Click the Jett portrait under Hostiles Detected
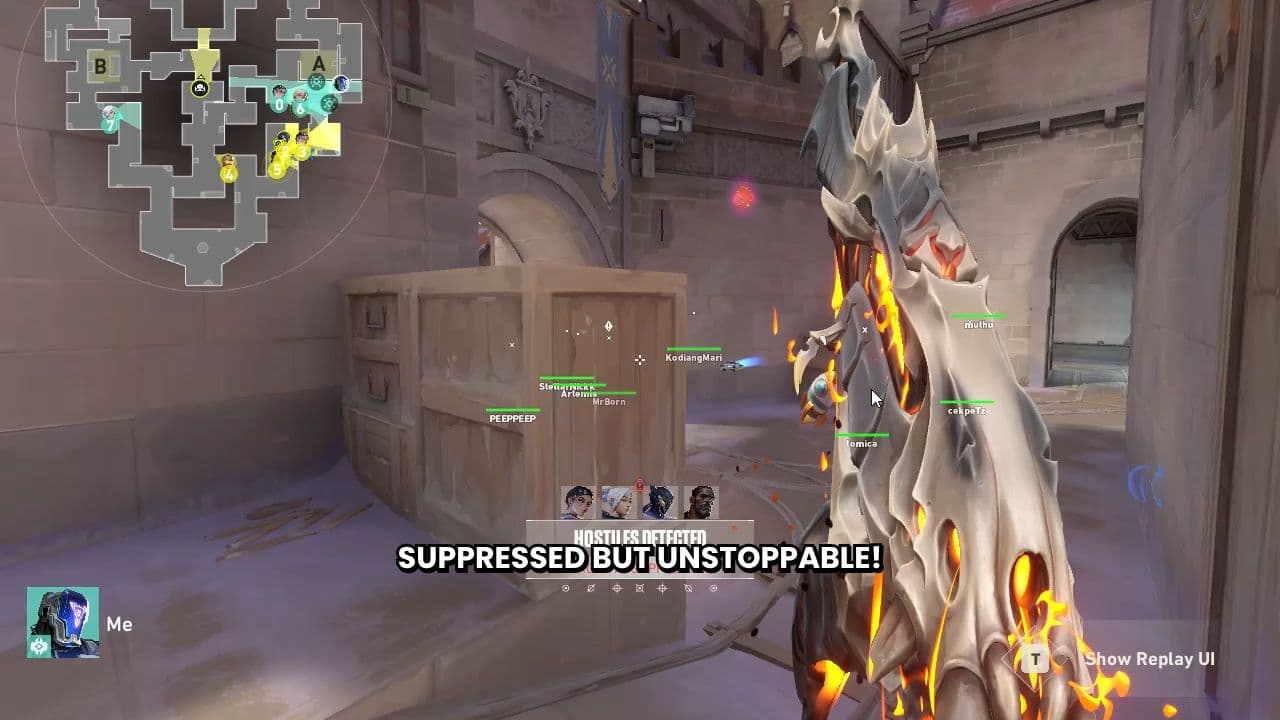 (617, 503)
